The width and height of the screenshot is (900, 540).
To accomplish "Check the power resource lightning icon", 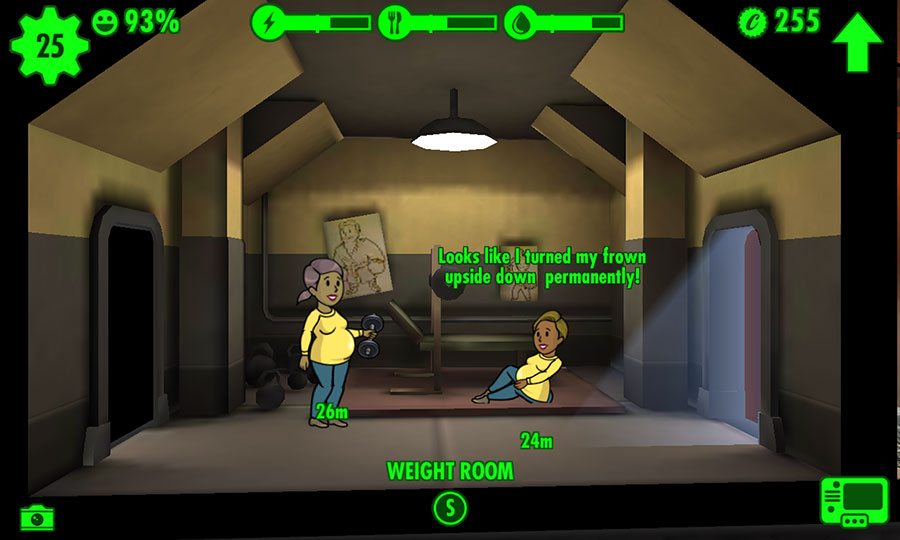I will 268,21.
